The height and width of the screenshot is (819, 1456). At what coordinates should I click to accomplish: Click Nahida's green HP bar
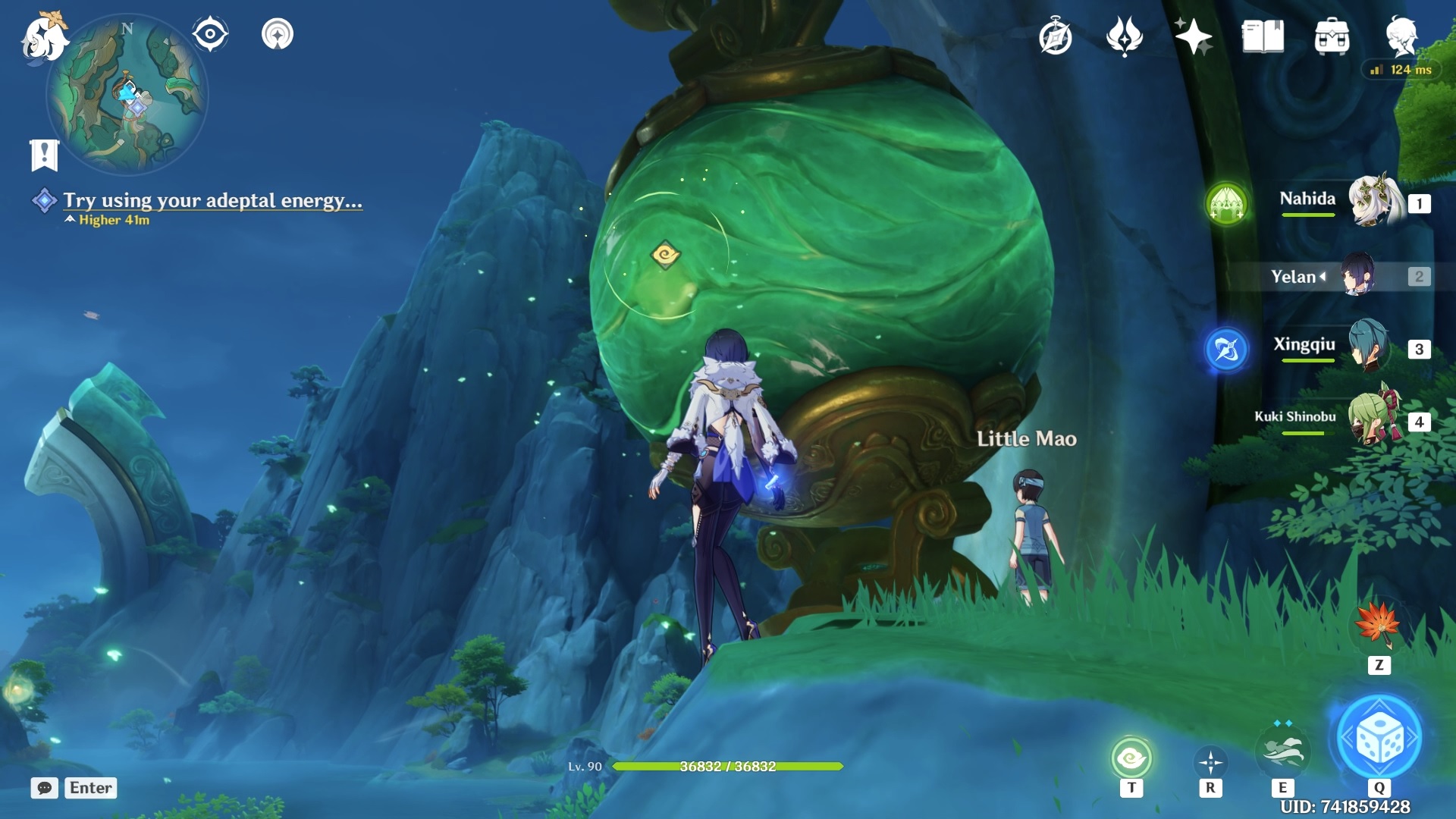[1308, 216]
